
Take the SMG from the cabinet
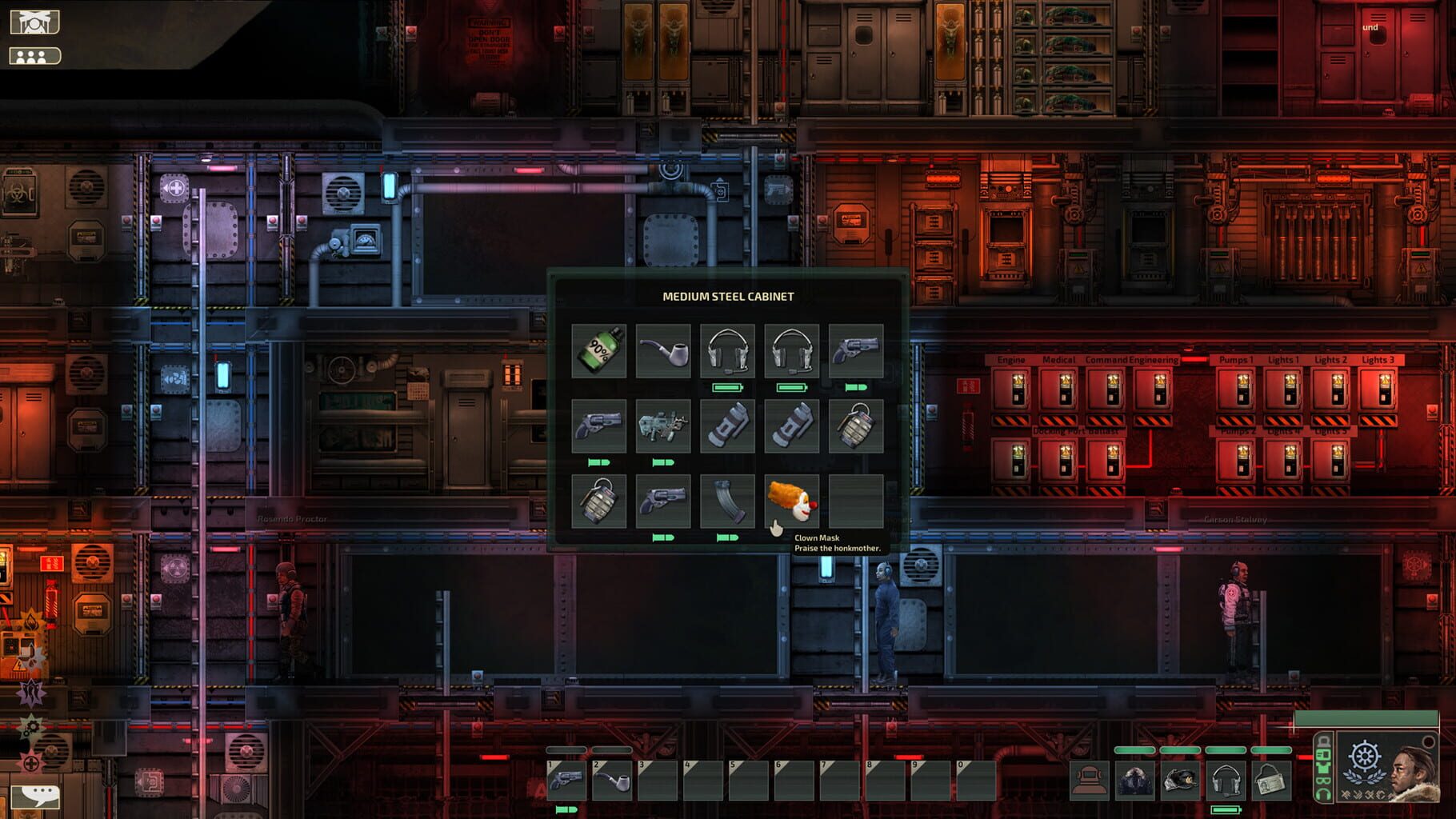(x=664, y=424)
